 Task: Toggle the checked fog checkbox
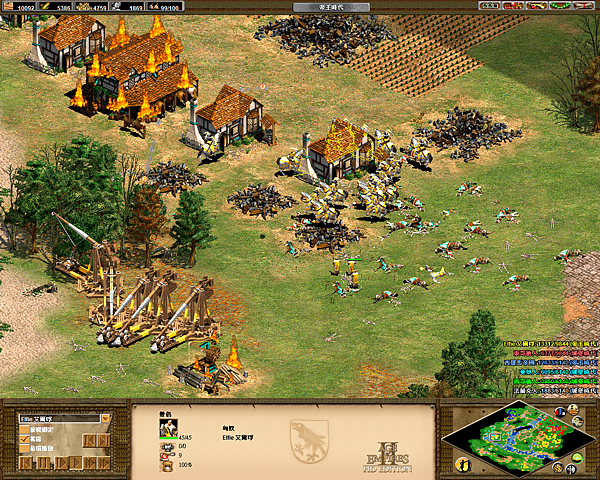(x=24, y=439)
